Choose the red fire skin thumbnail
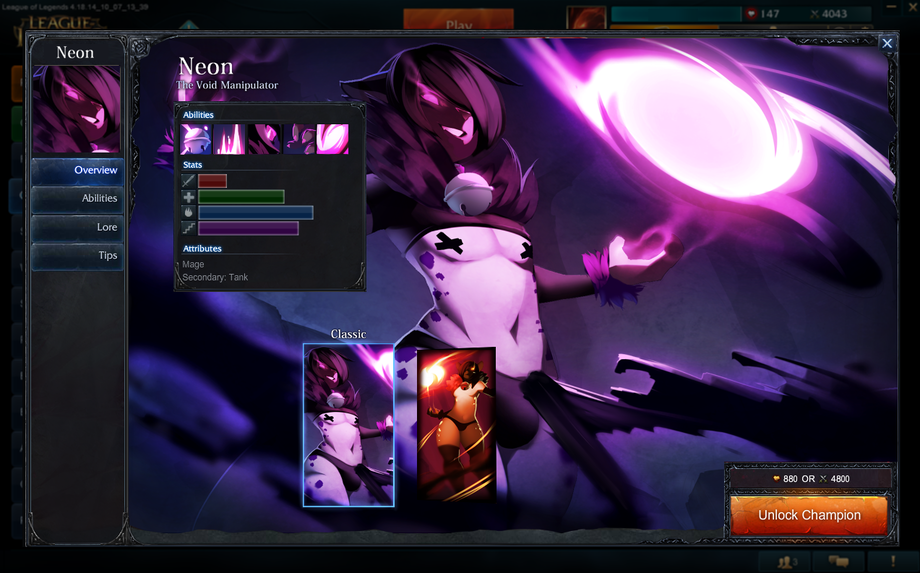This screenshot has width=920, height=573. click(x=456, y=424)
